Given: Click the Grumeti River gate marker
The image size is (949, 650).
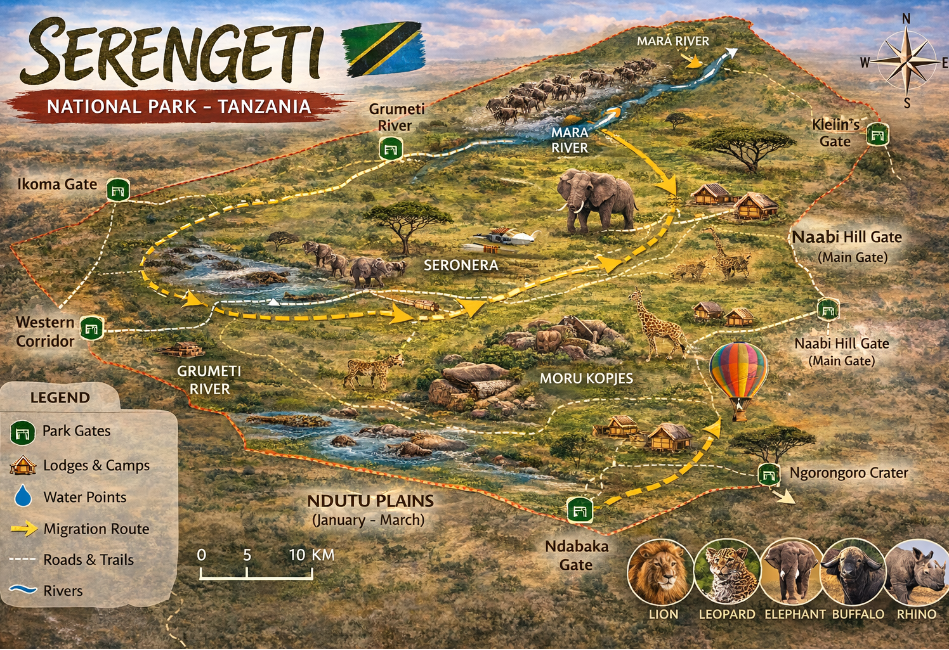Looking at the screenshot, I should 390,150.
